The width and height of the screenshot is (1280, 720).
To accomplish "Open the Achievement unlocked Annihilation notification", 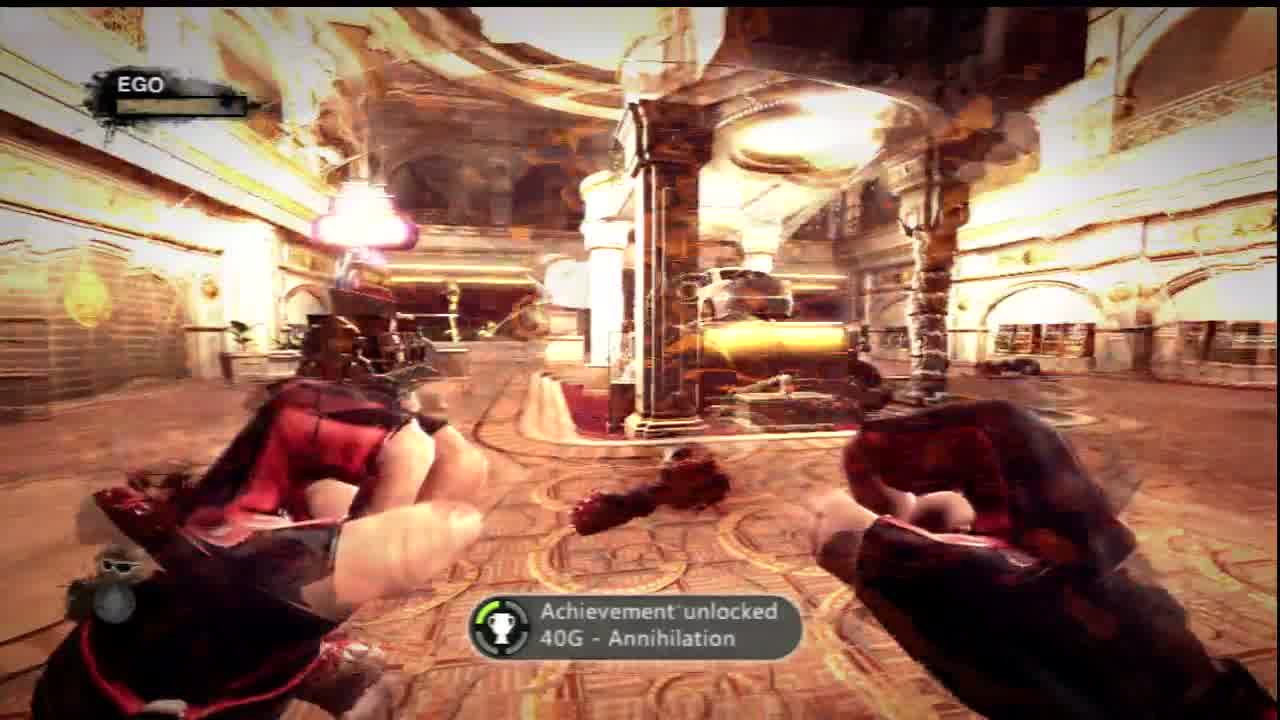I will click(637, 627).
